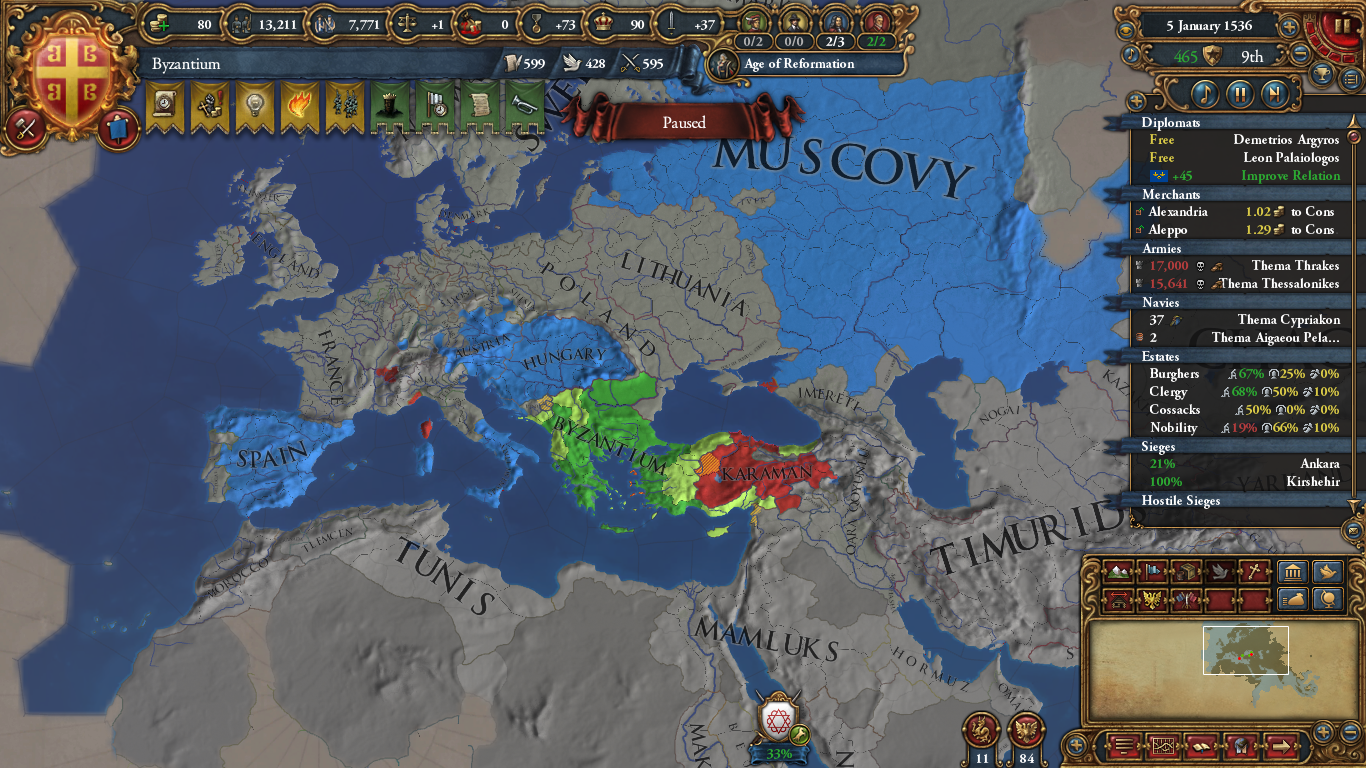Open the political mapmode
Viewport: 1366px width, 768px height.
tap(1152, 572)
